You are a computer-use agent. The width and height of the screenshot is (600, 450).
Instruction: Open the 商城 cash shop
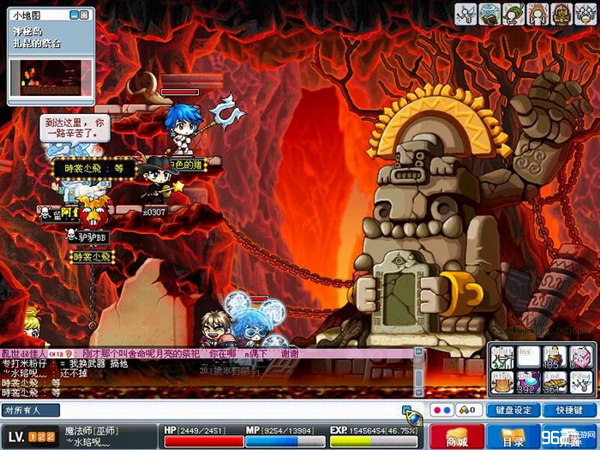point(457,437)
